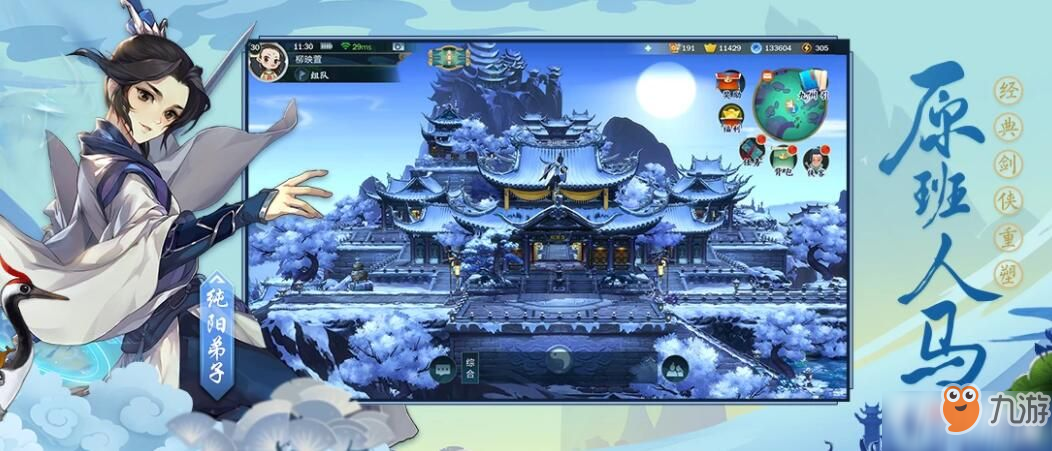Click the plus button beside the currencies
1052x451 pixels.
647,47
